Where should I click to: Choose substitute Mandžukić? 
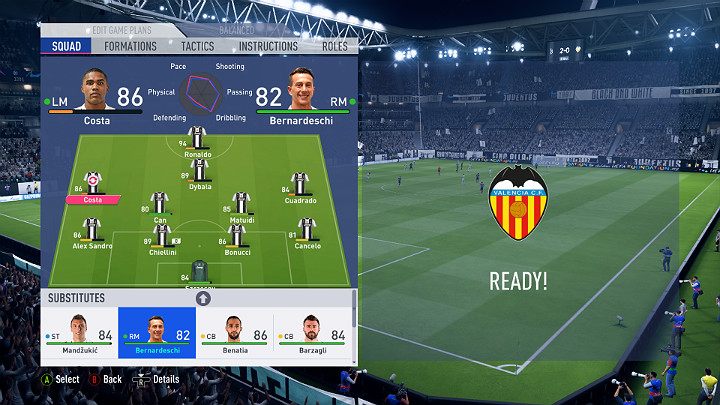(x=79, y=333)
